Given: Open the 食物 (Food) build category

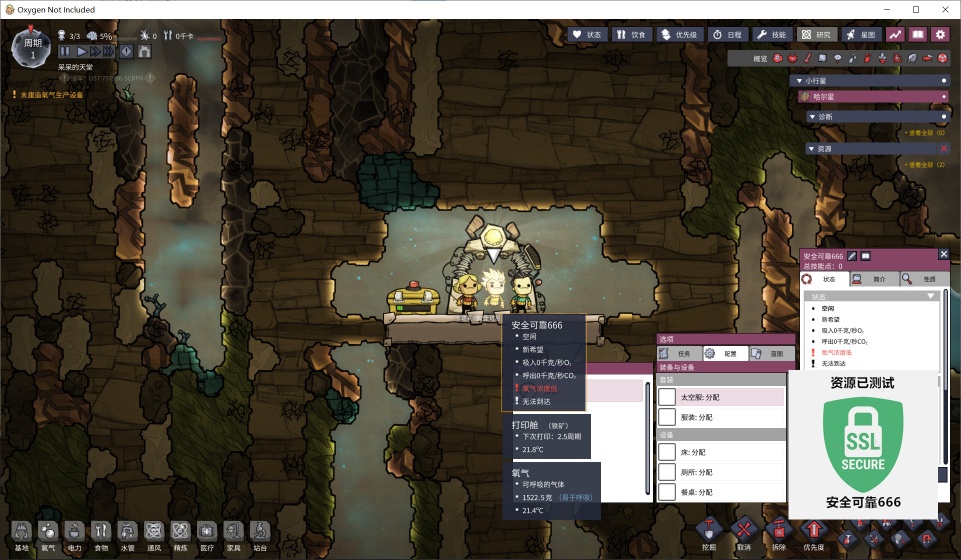Looking at the screenshot, I should (101, 533).
